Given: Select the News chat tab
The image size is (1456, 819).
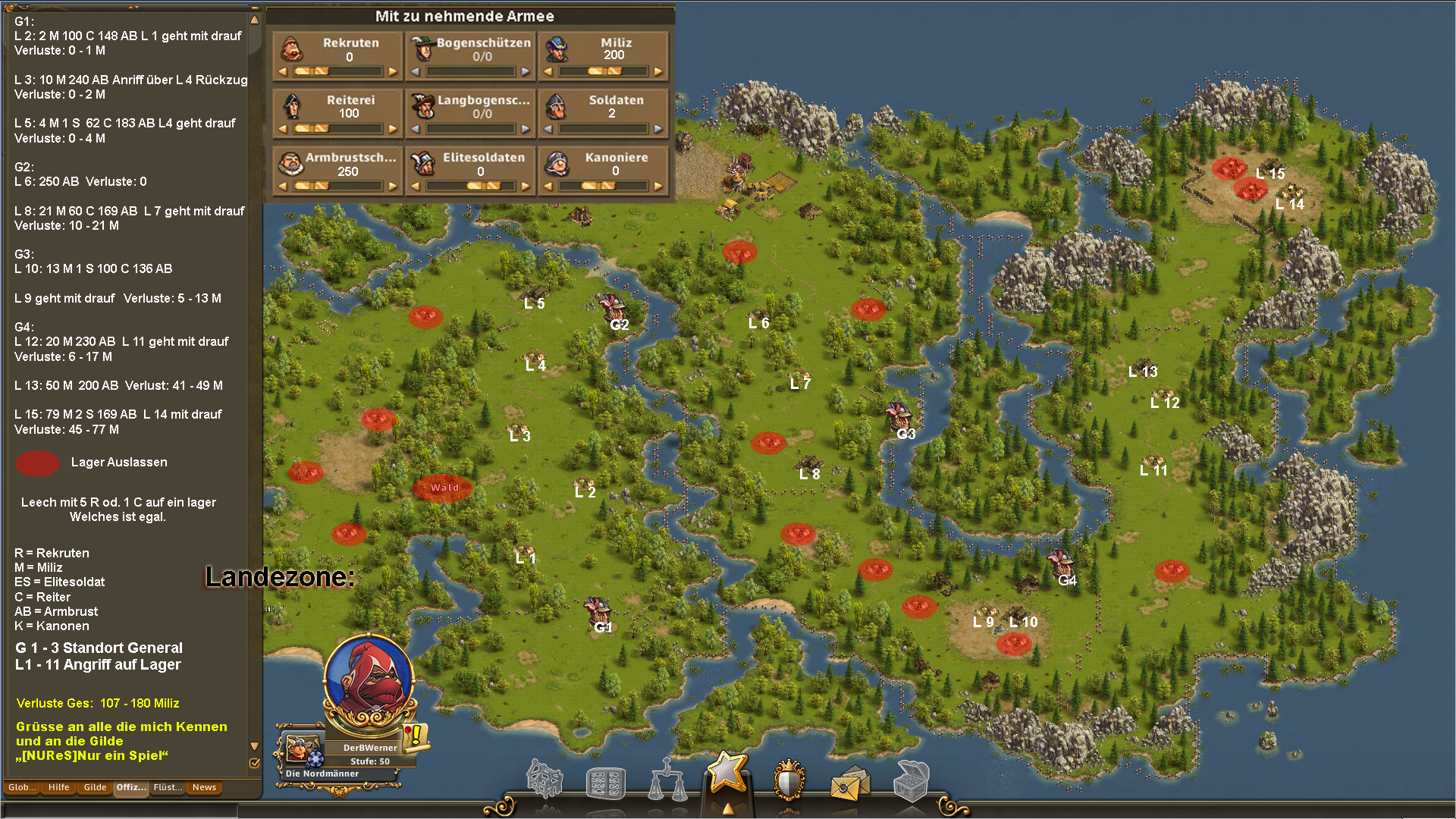Looking at the screenshot, I should (204, 787).
